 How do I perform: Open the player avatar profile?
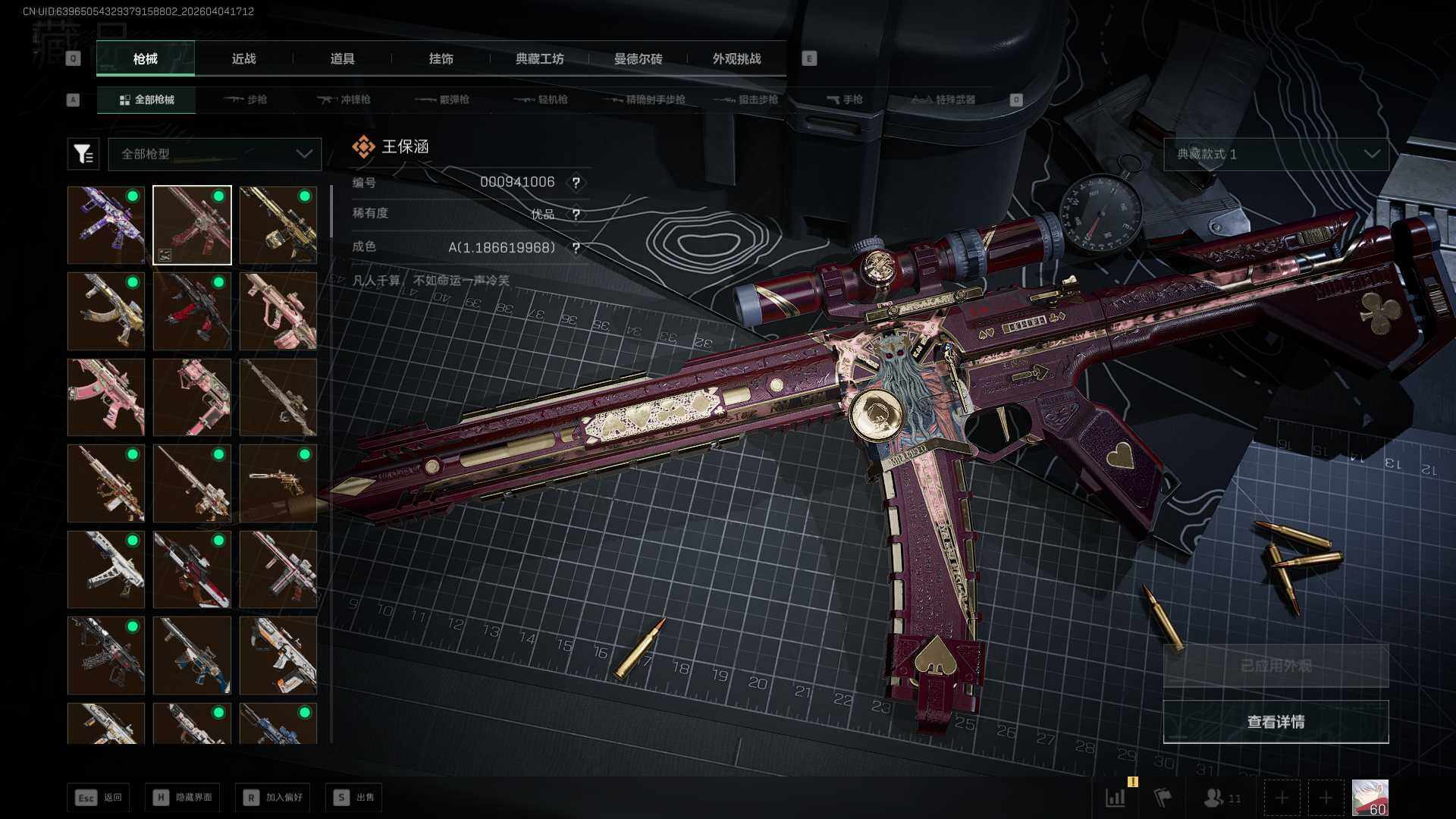(1370, 798)
